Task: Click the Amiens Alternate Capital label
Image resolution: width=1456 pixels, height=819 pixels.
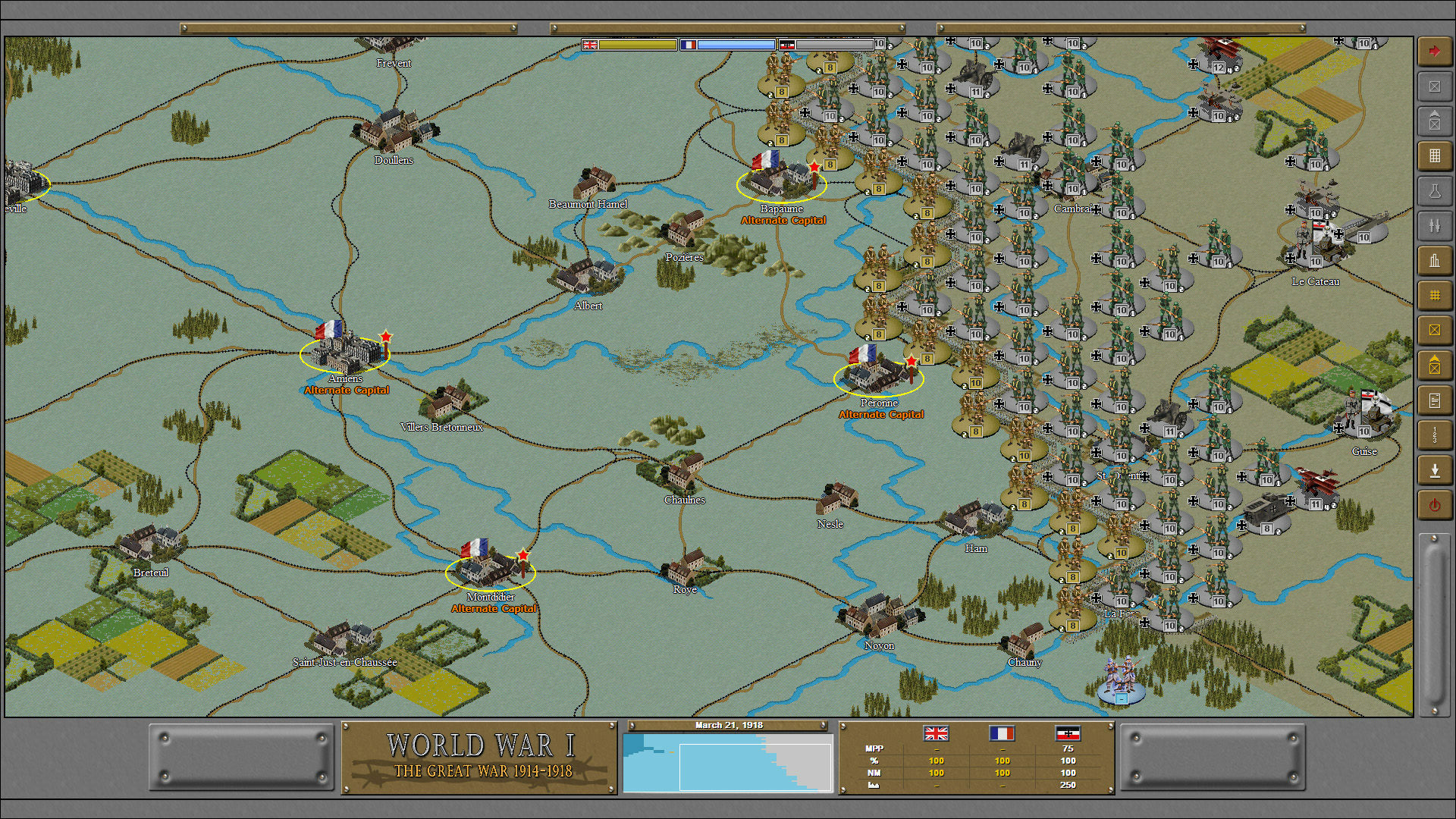Action: coord(346,390)
